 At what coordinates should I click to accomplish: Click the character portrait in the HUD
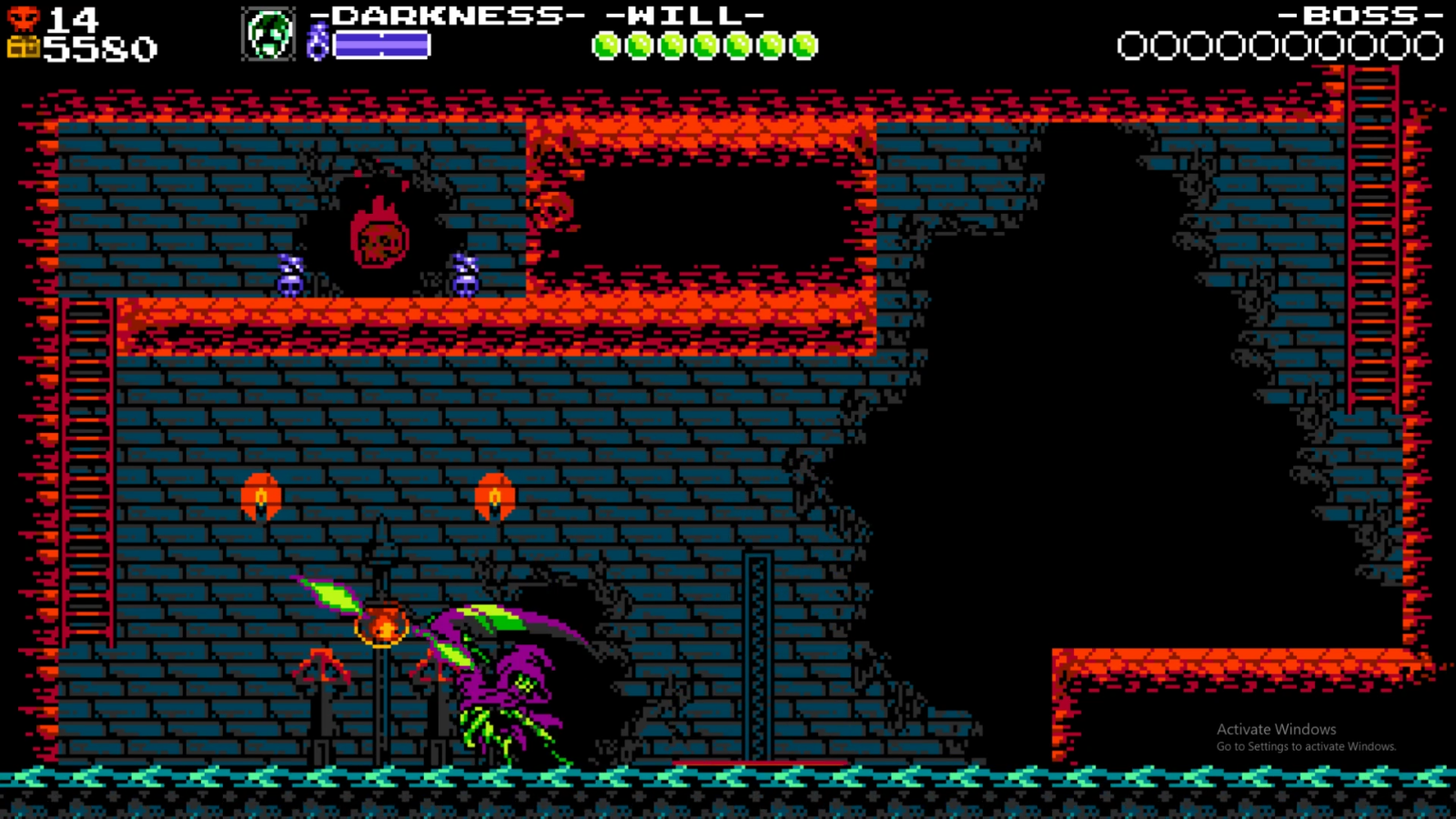(x=268, y=34)
